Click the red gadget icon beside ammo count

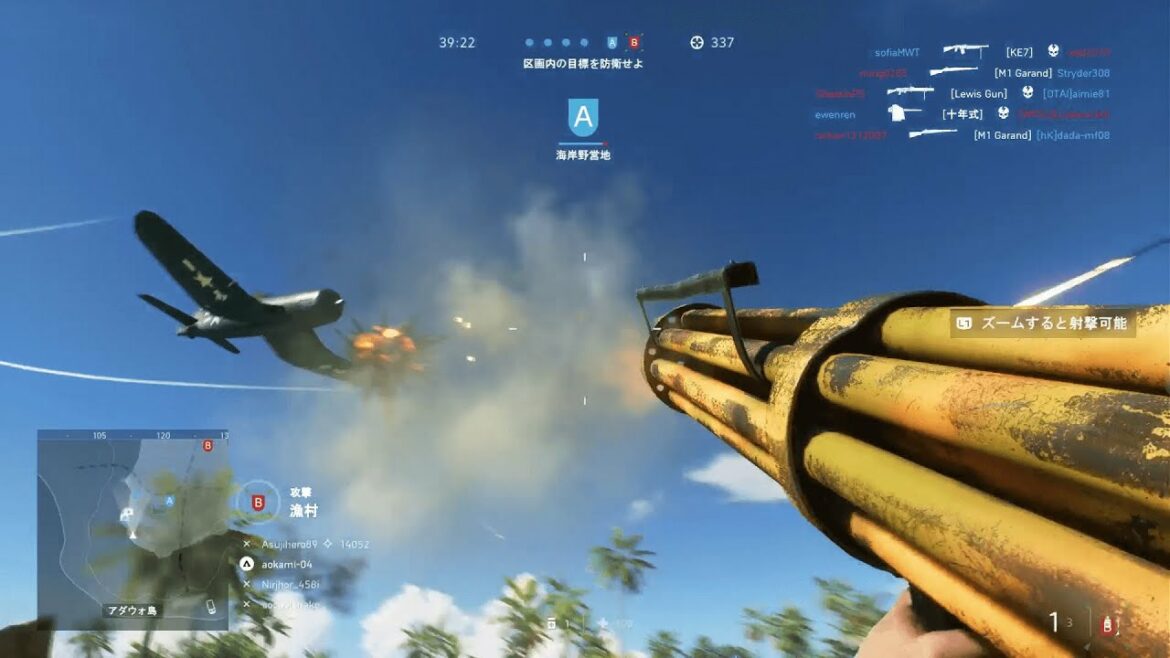point(1107,626)
